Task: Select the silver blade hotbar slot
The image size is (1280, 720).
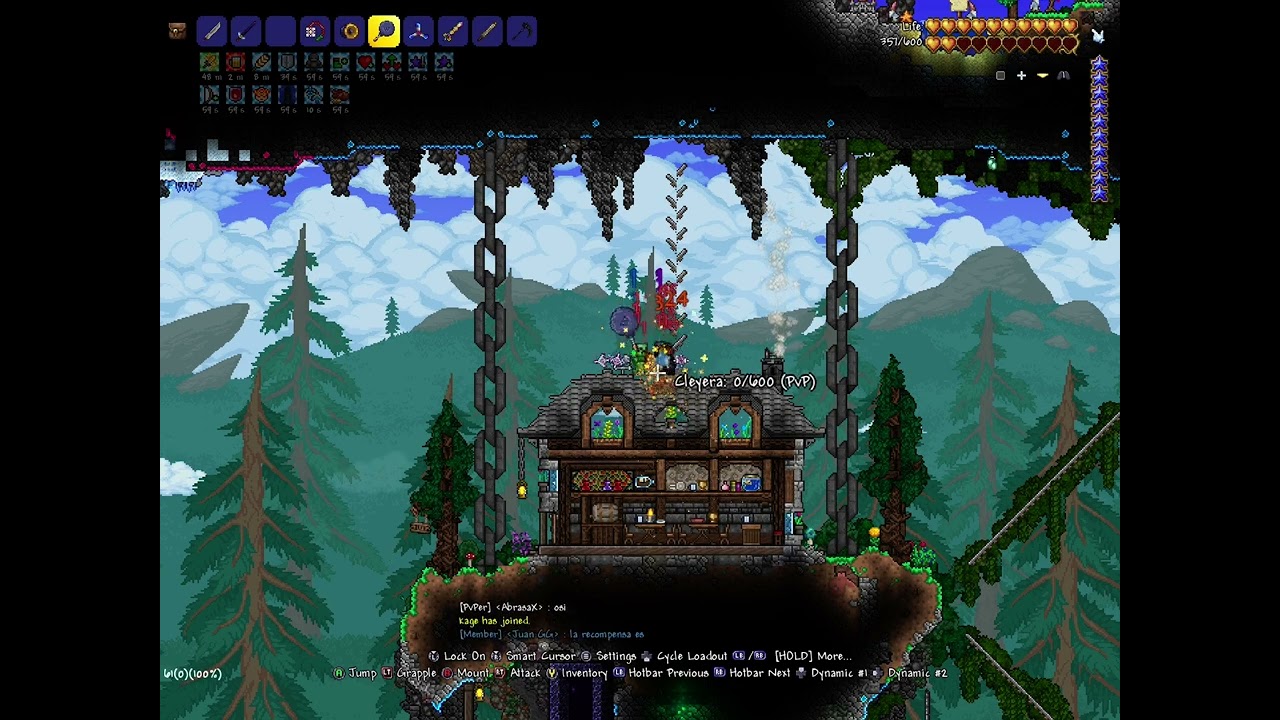Action: click(211, 32)
